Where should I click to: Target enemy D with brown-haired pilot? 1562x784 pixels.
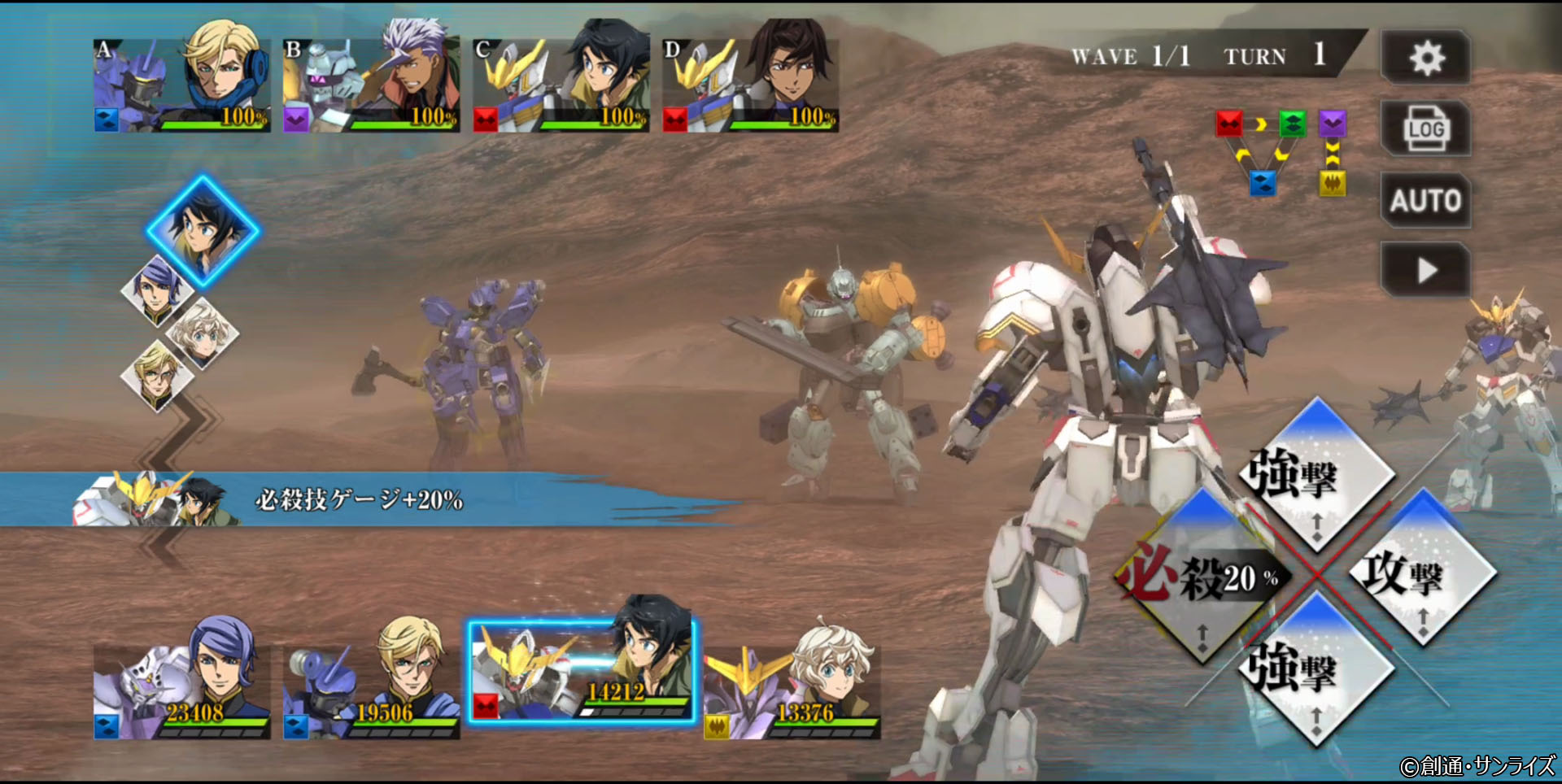[750, 85]
